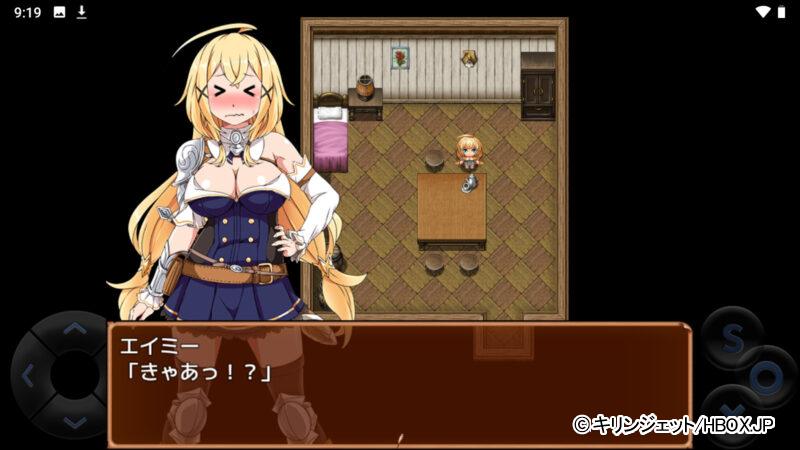The image size is (800, 450).
Task: Tap the D-pad up arrow
Action: click(73, 328)
